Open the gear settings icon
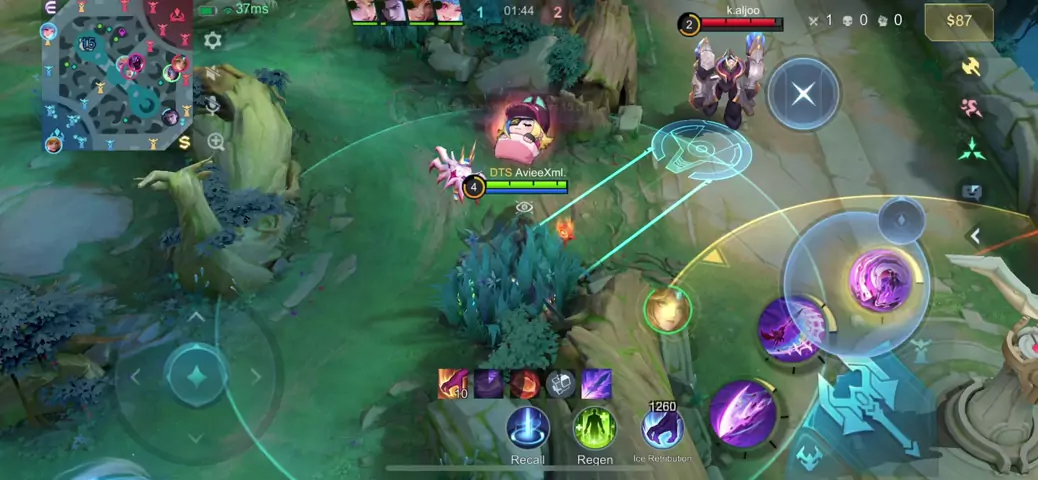Screen dimensions: 1038x480 (213, 40)
